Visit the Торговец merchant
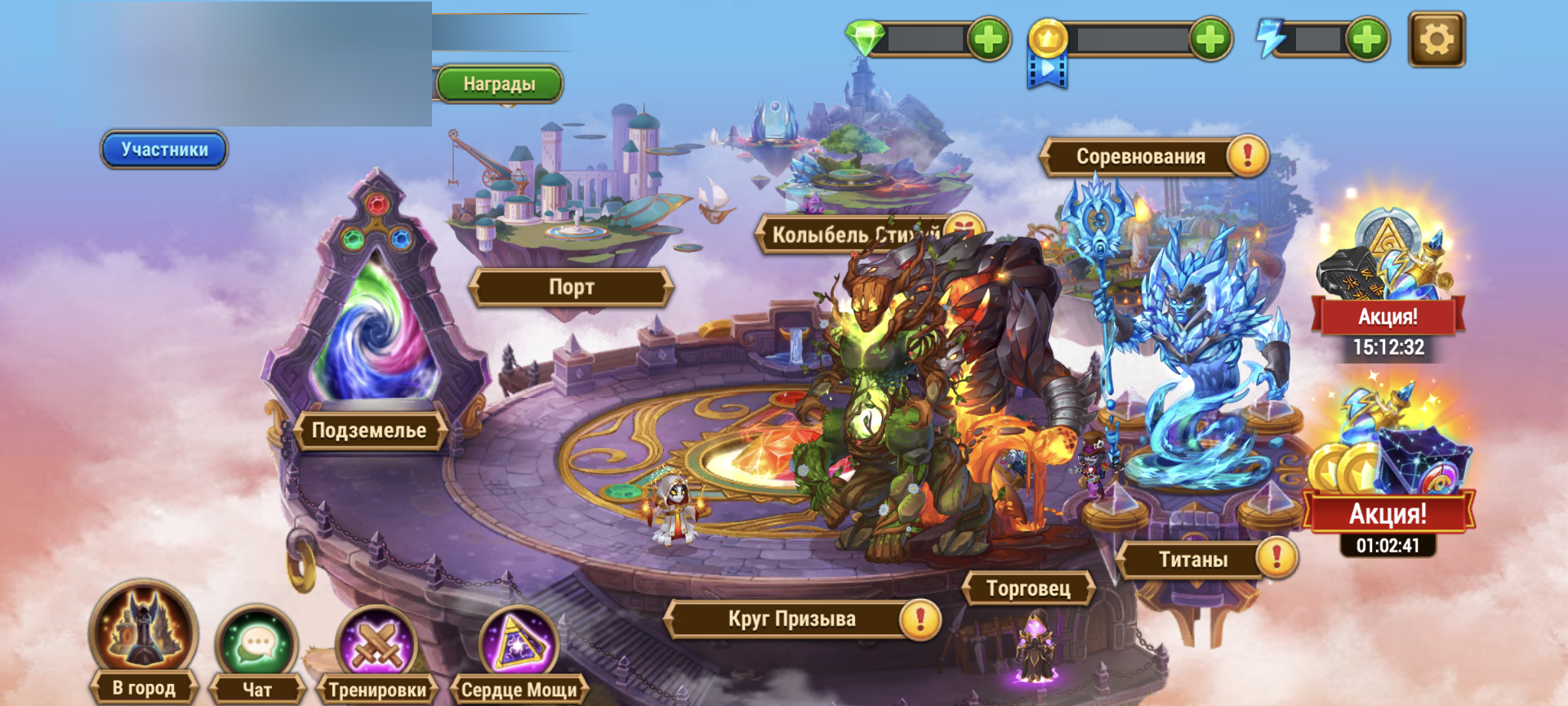 (x=1028, y=588)
